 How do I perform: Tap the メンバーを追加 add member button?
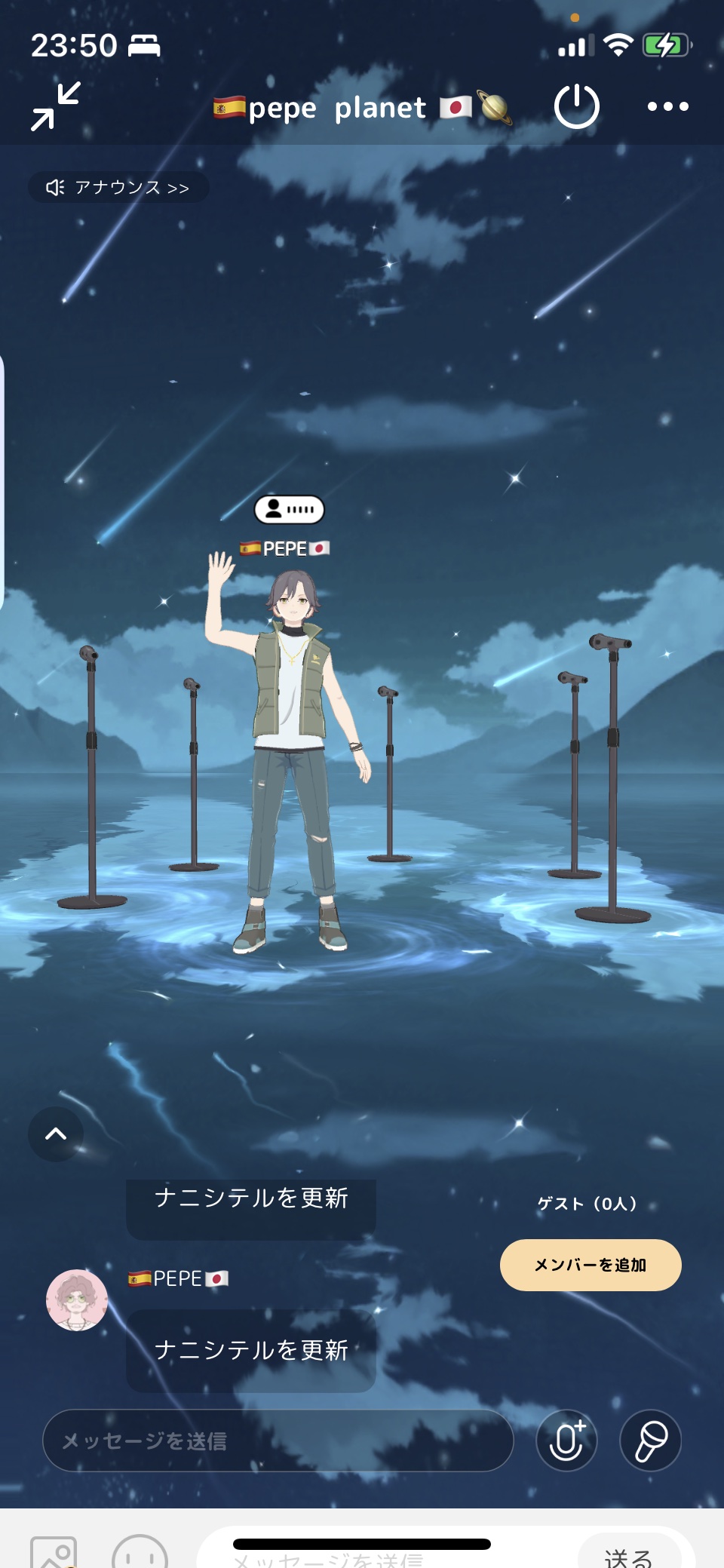pos(591,1265)
